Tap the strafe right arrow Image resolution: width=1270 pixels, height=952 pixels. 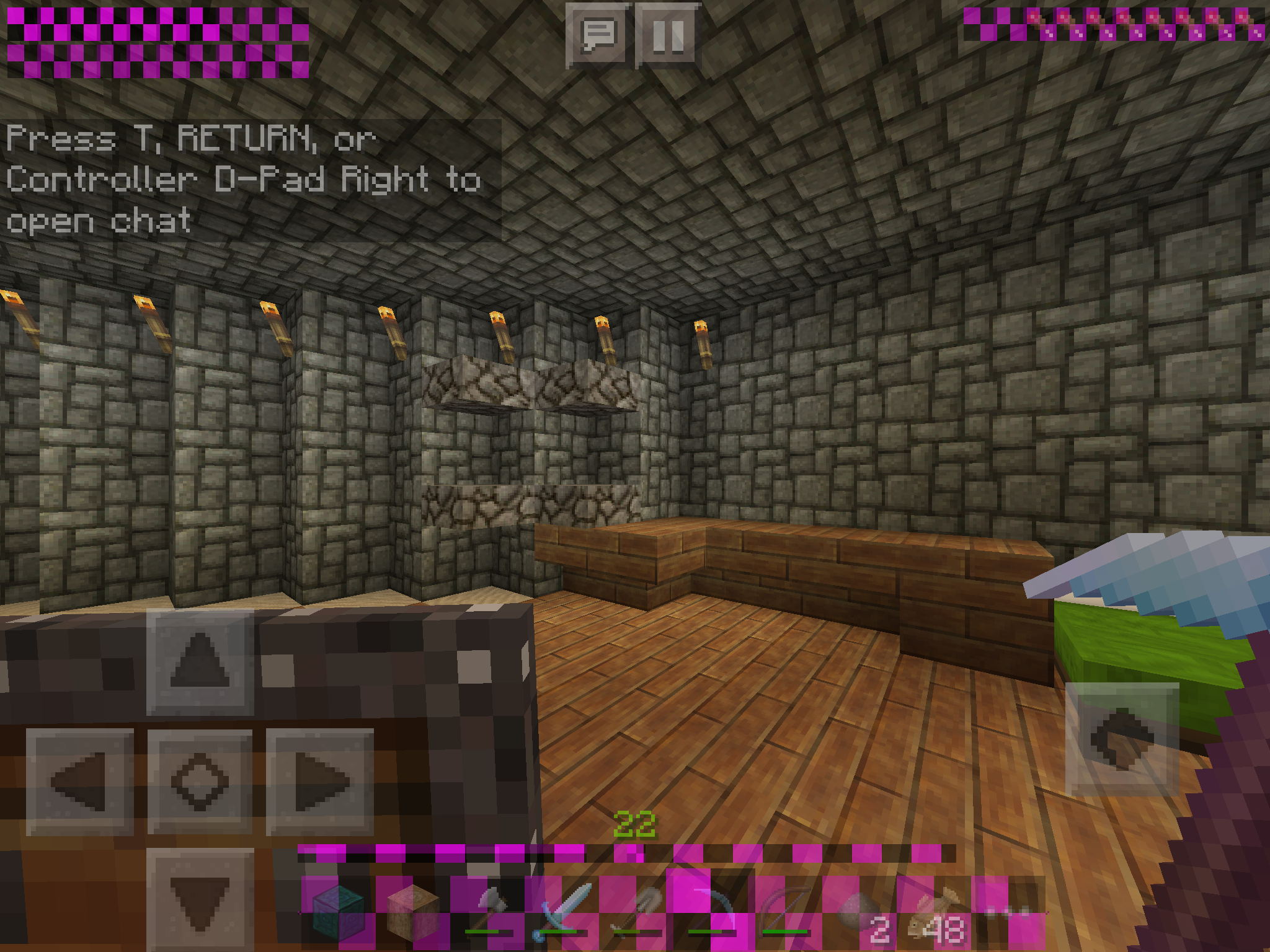pyautogui.click(x=320, y=781)
